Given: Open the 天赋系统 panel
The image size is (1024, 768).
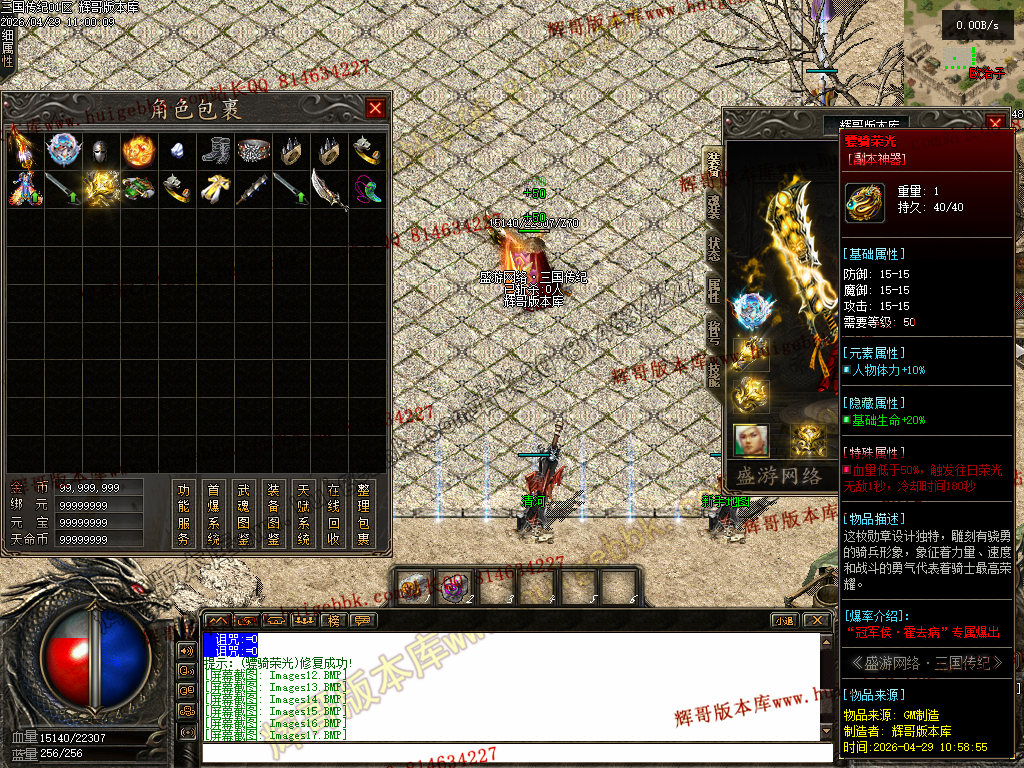Looking at the screenshot, I should point(303,514).
